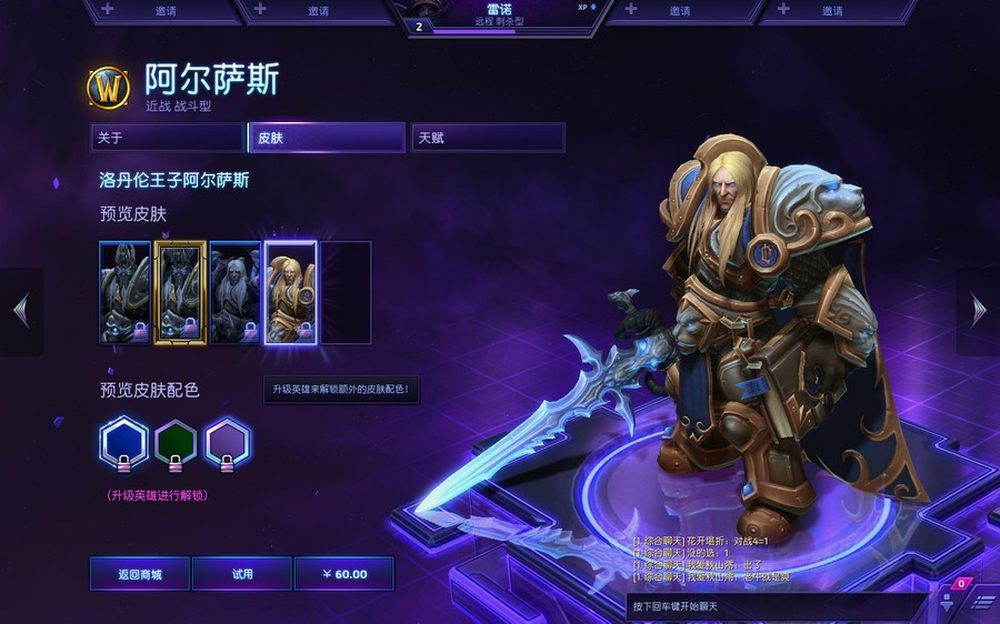Preview the gold-framed Lich King skin
Screen dimensions: 1000x624
click(181, 292)
